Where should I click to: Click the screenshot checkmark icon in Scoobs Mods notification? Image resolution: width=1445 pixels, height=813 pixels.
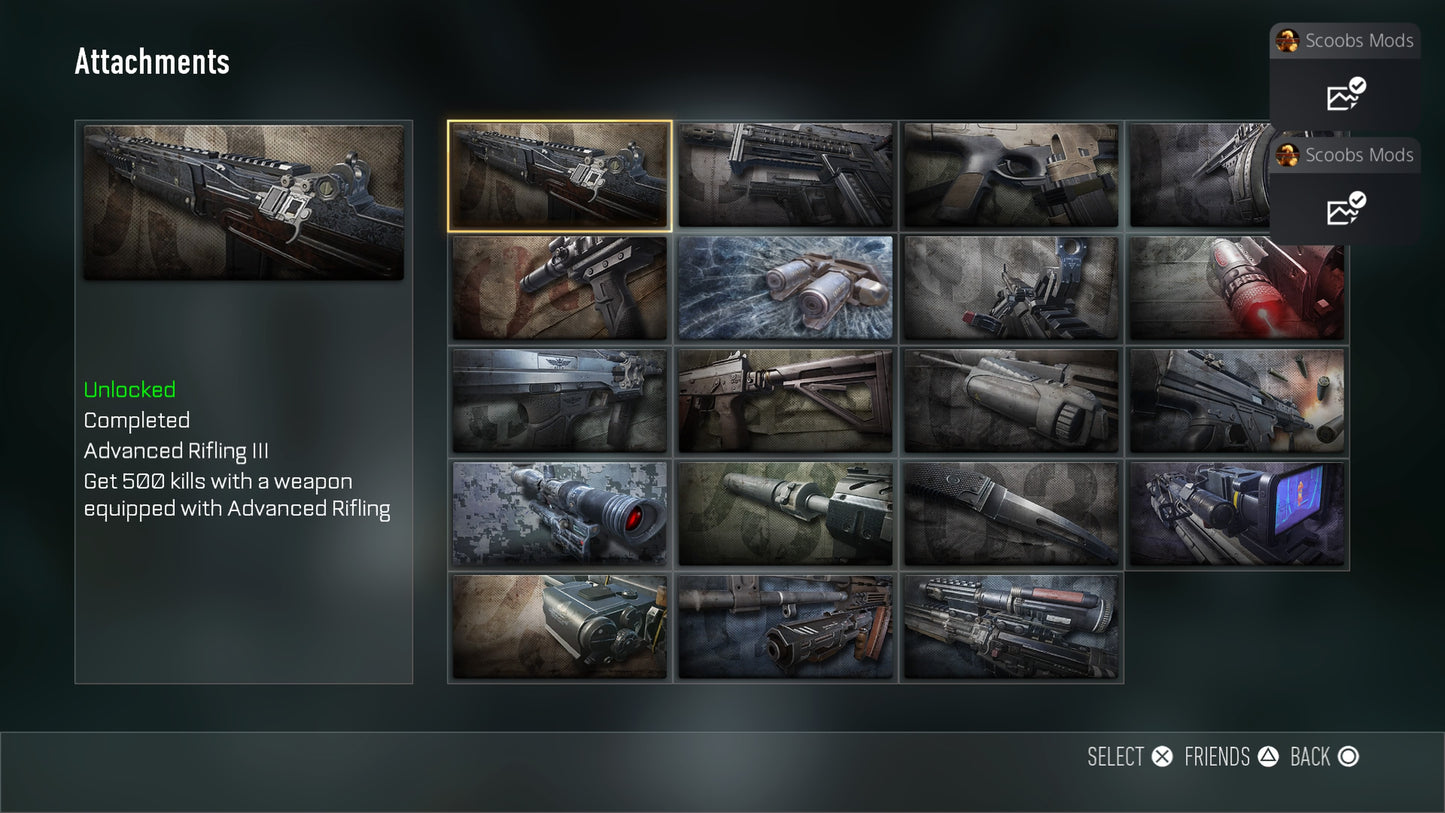[x=1343, y=96]
